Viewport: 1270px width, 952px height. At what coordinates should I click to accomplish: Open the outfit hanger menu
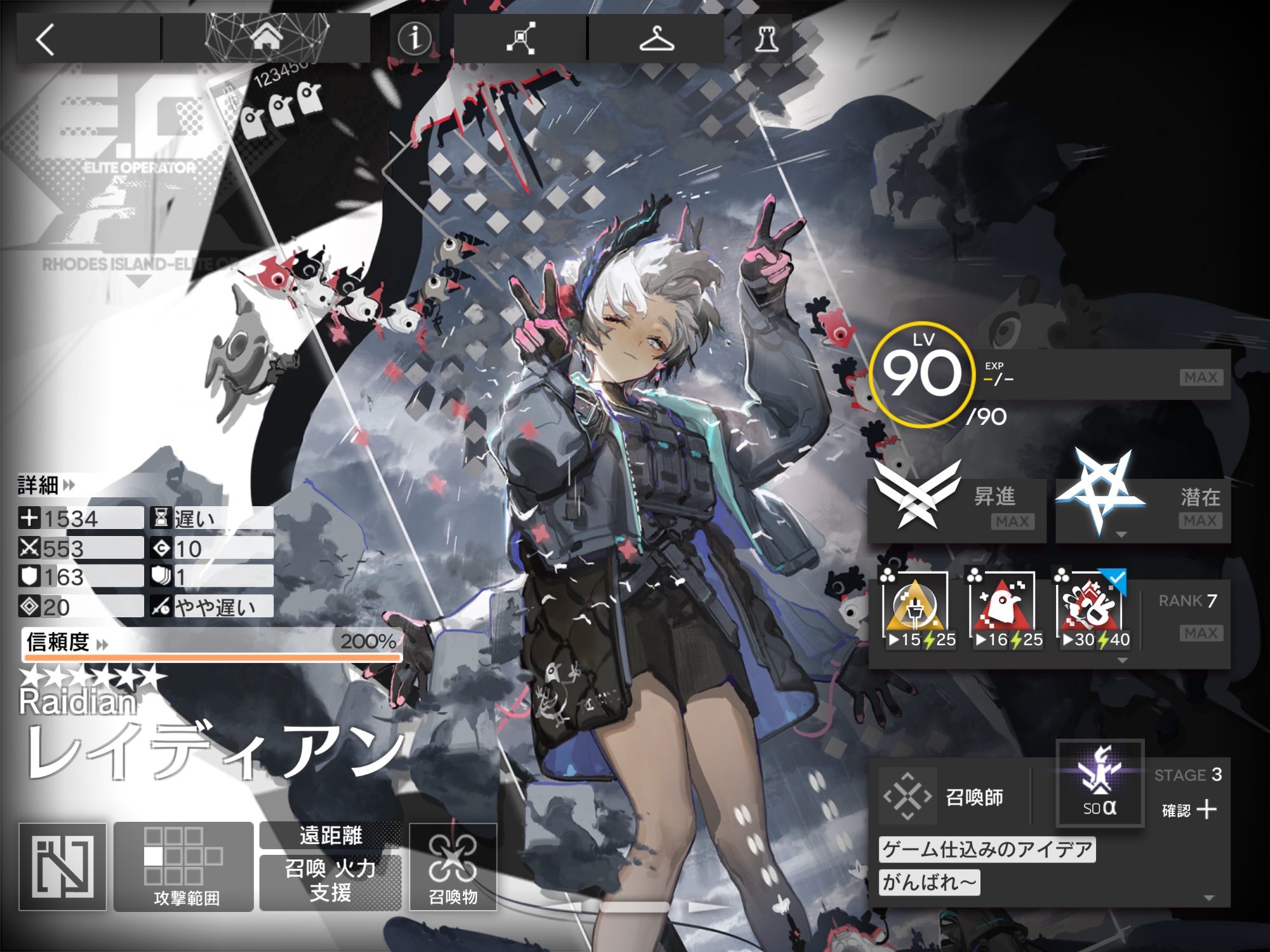(656, 39)
